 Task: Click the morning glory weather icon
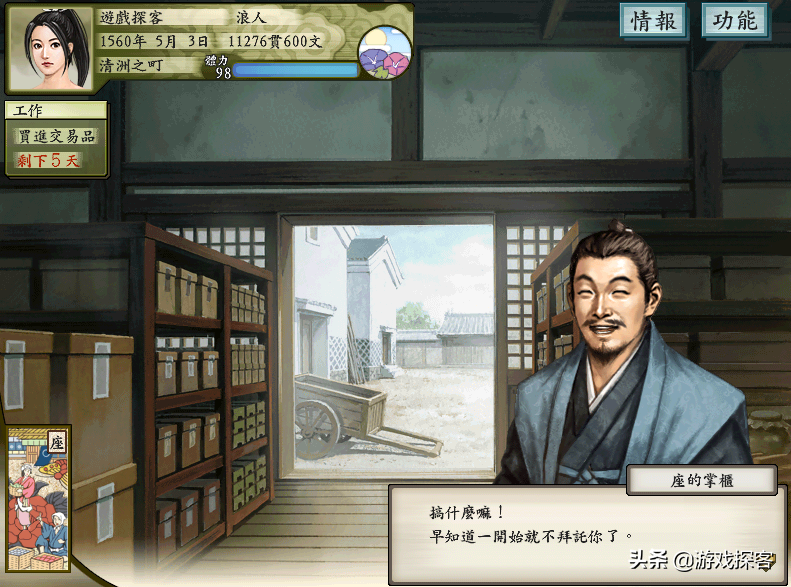(x=385, y=52)
